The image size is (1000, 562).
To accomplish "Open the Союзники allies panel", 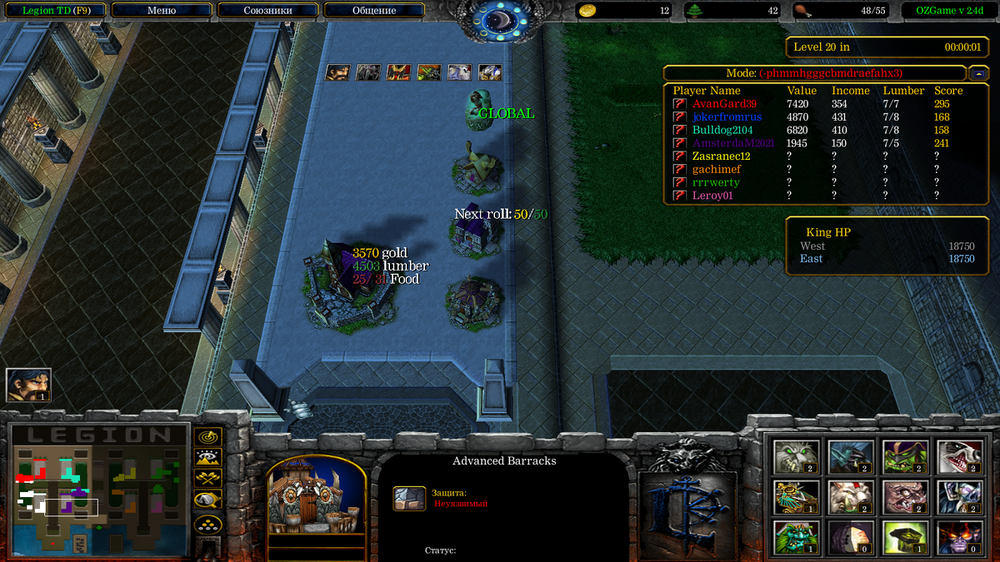I will [x=267, y=11].
